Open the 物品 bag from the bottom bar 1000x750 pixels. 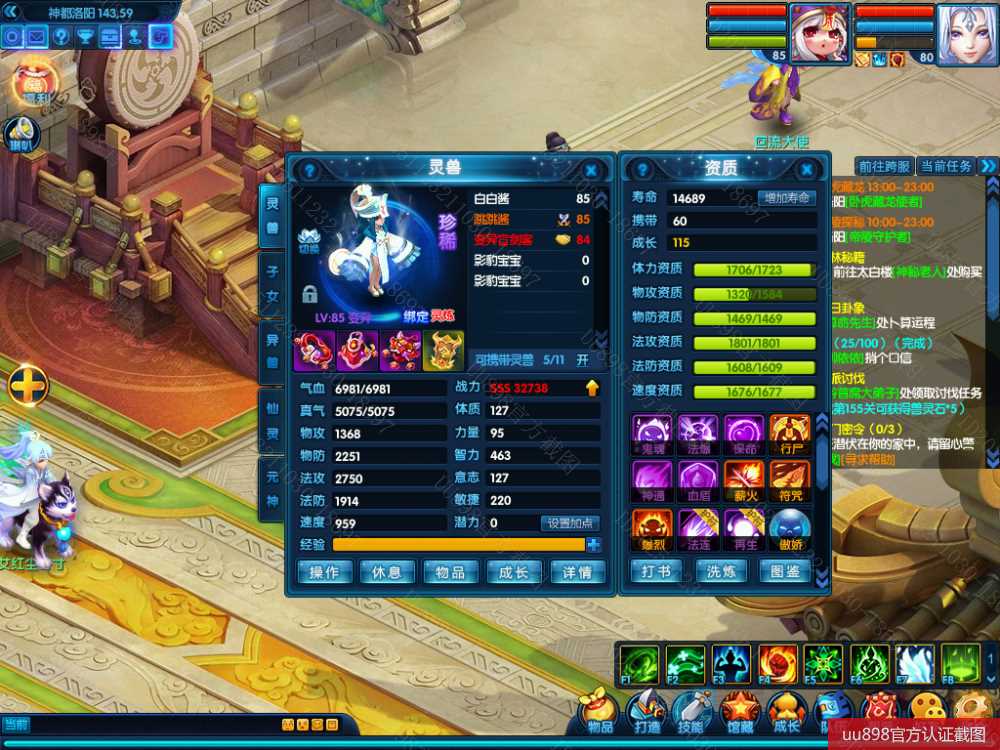click(x=600, y=712)
